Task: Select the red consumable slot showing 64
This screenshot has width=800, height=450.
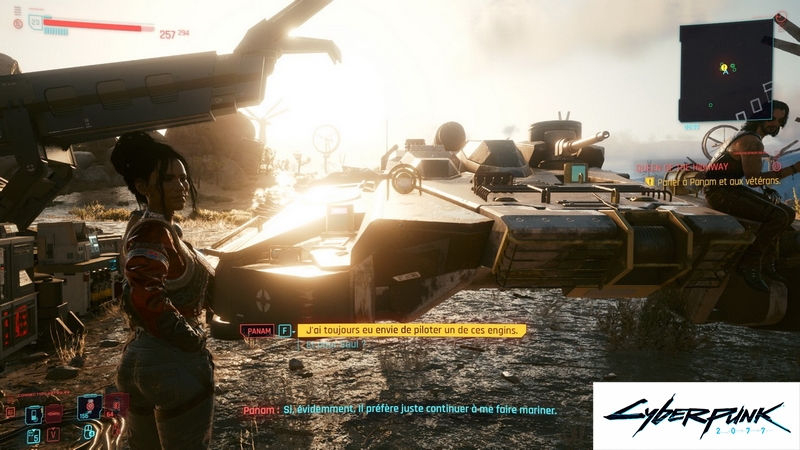Action: coord(117,403)
